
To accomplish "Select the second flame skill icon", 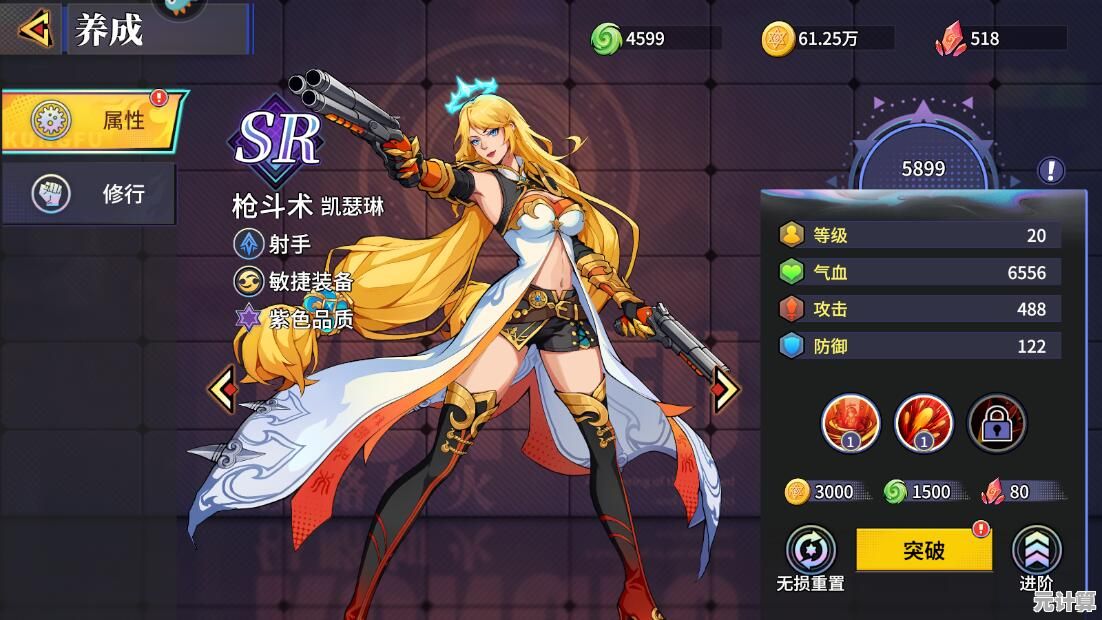I will (923, 423).
